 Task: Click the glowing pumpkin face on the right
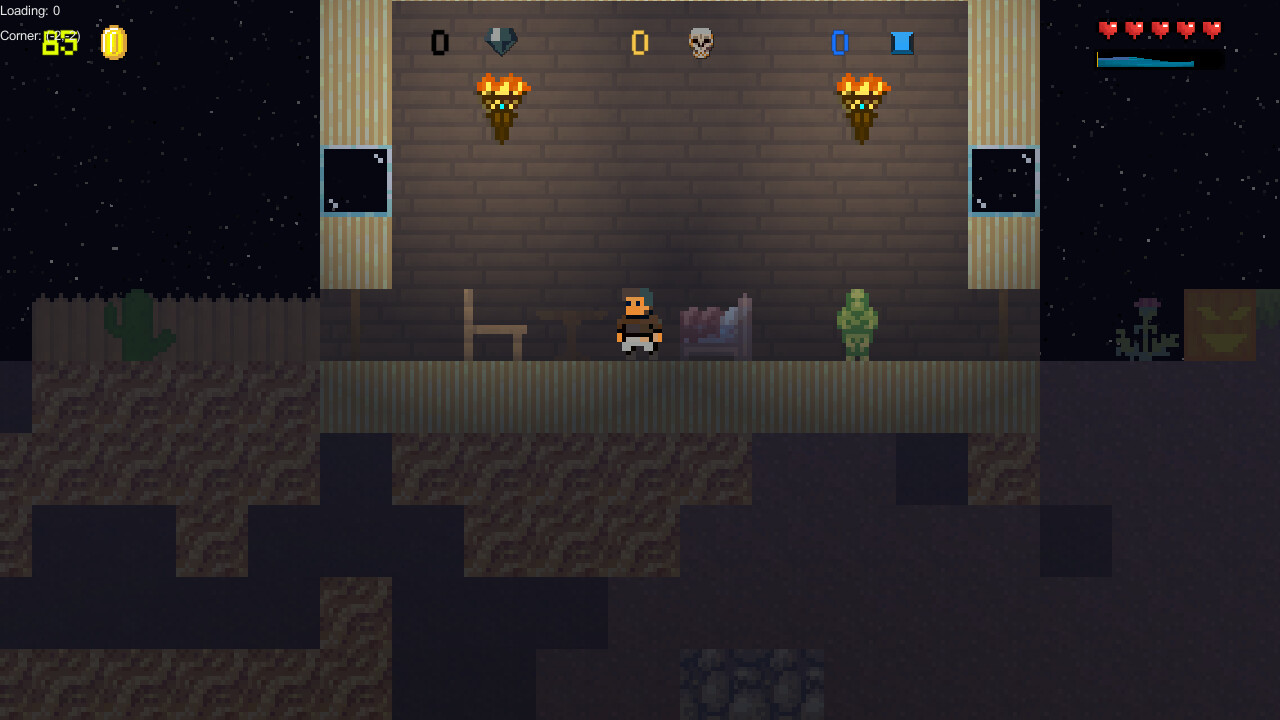click(1221, 325)
